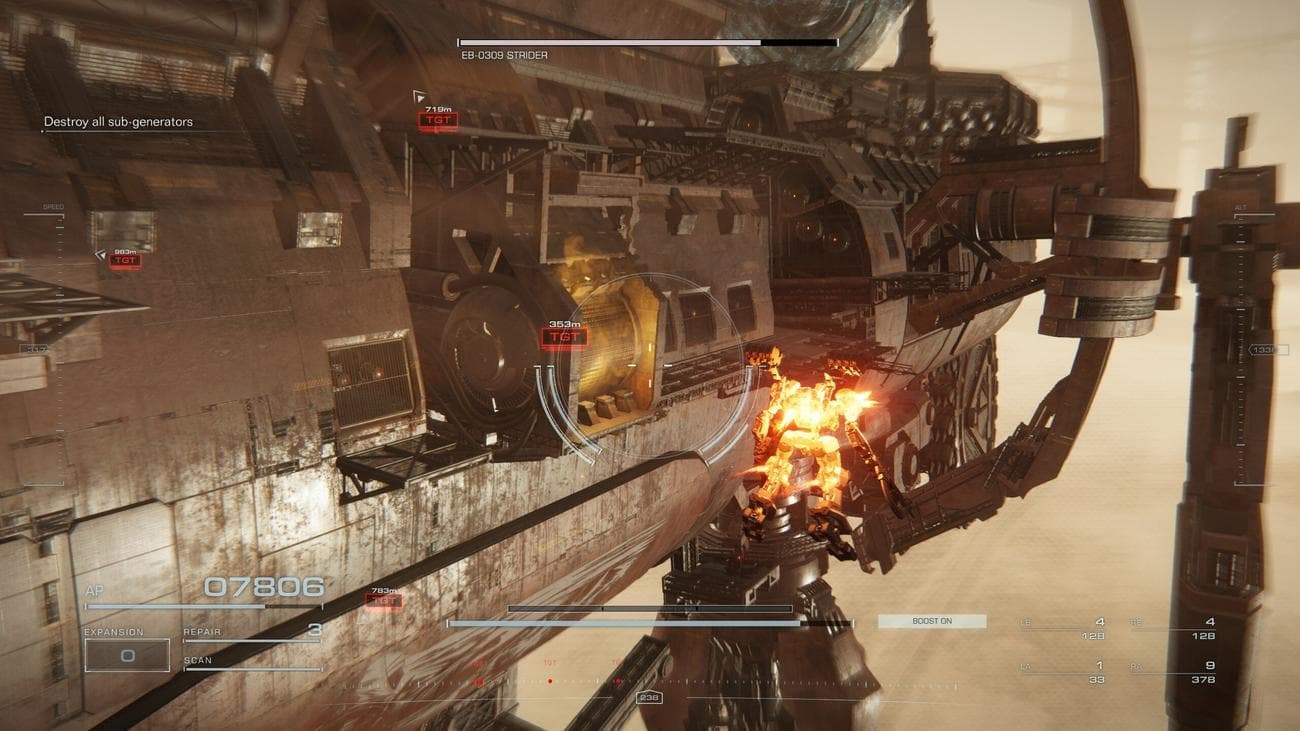Use the Repair kit slot
1300x731 pixels.
[252, 632]
